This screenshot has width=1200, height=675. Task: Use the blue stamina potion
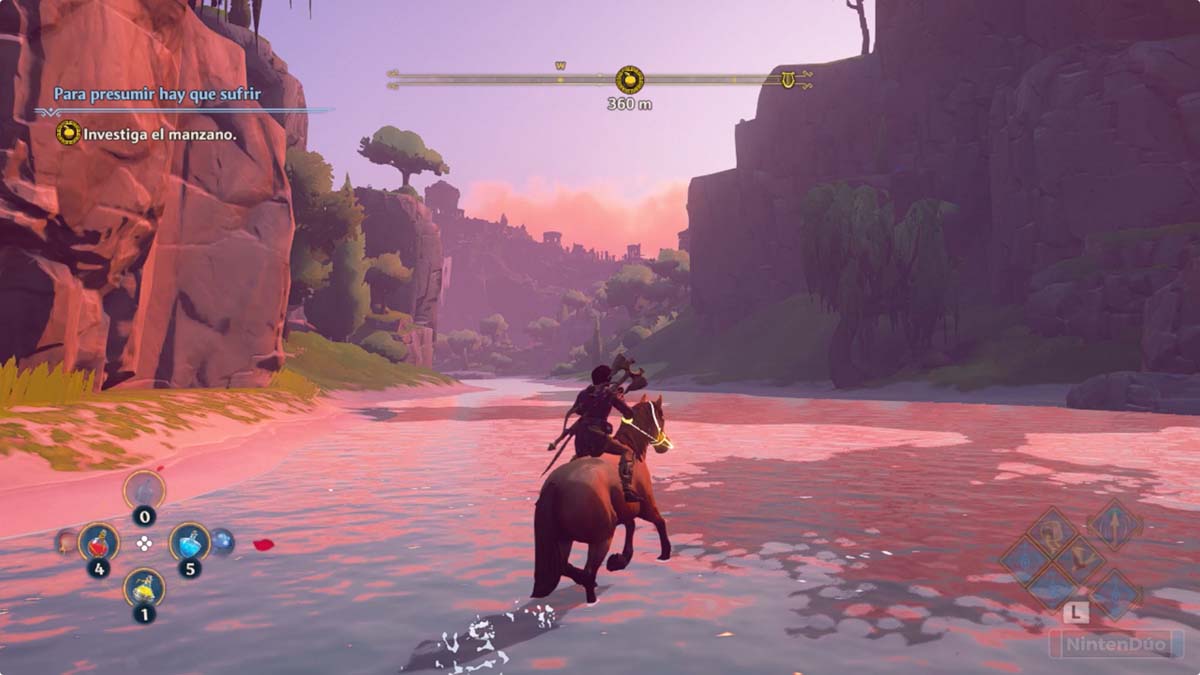189,541
